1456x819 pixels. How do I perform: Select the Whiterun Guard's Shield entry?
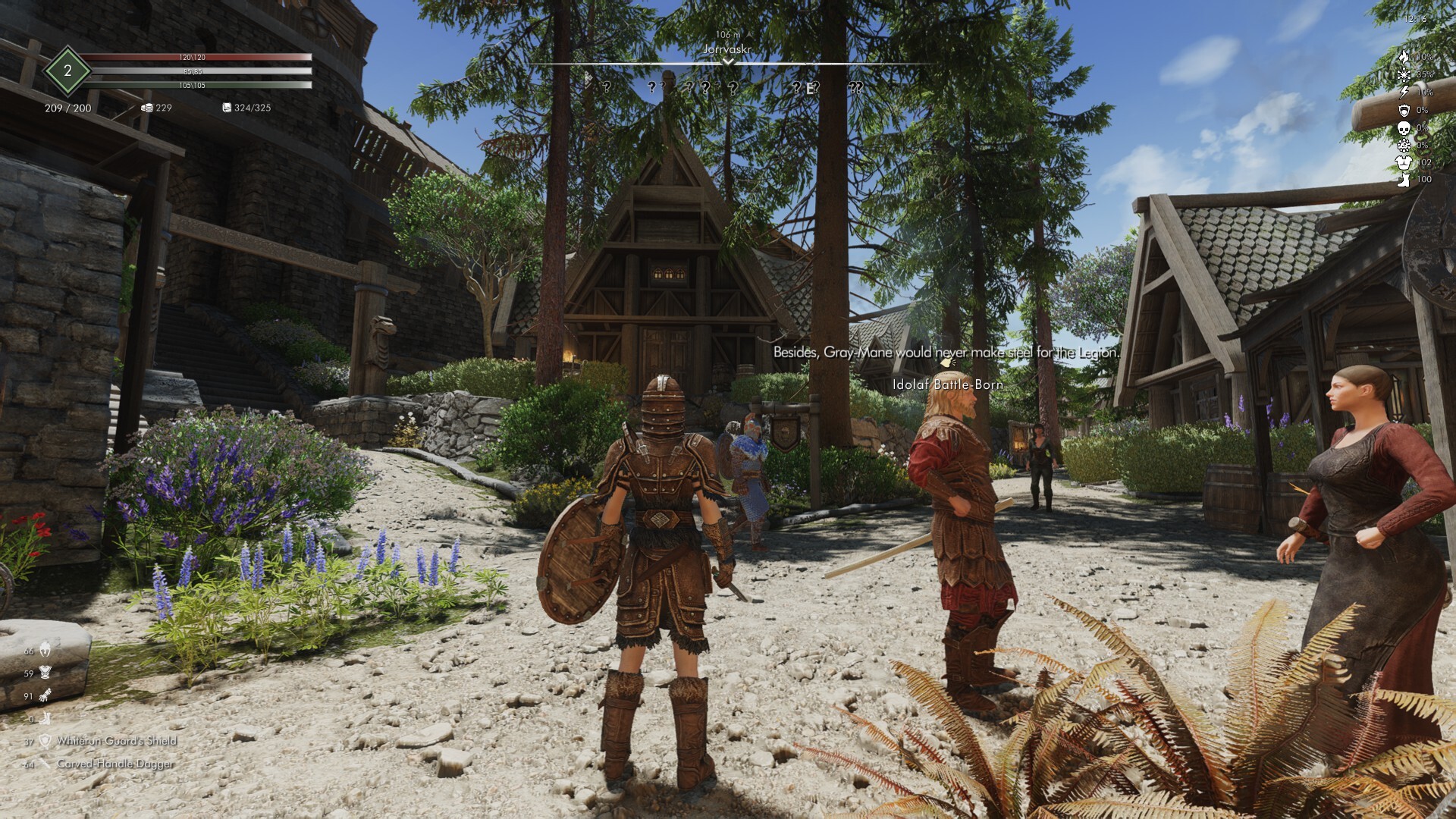(x=116, y=741)
